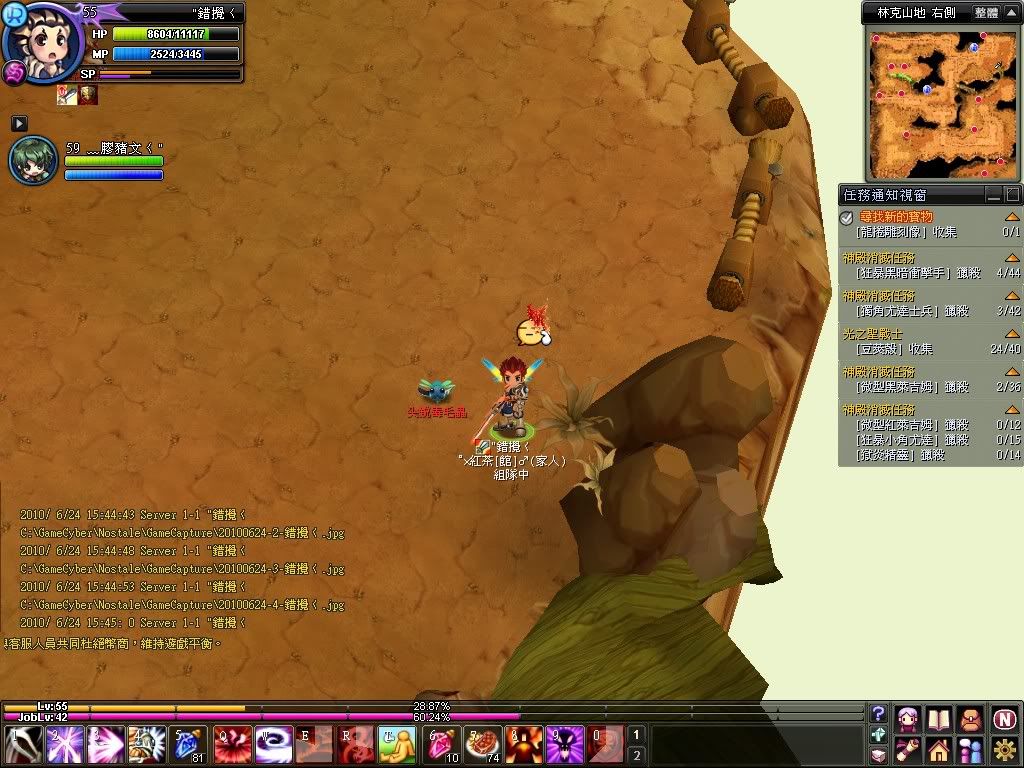Minimize the 任務通知視窗 quest window
1024x768 pixels.
point(993,194)
